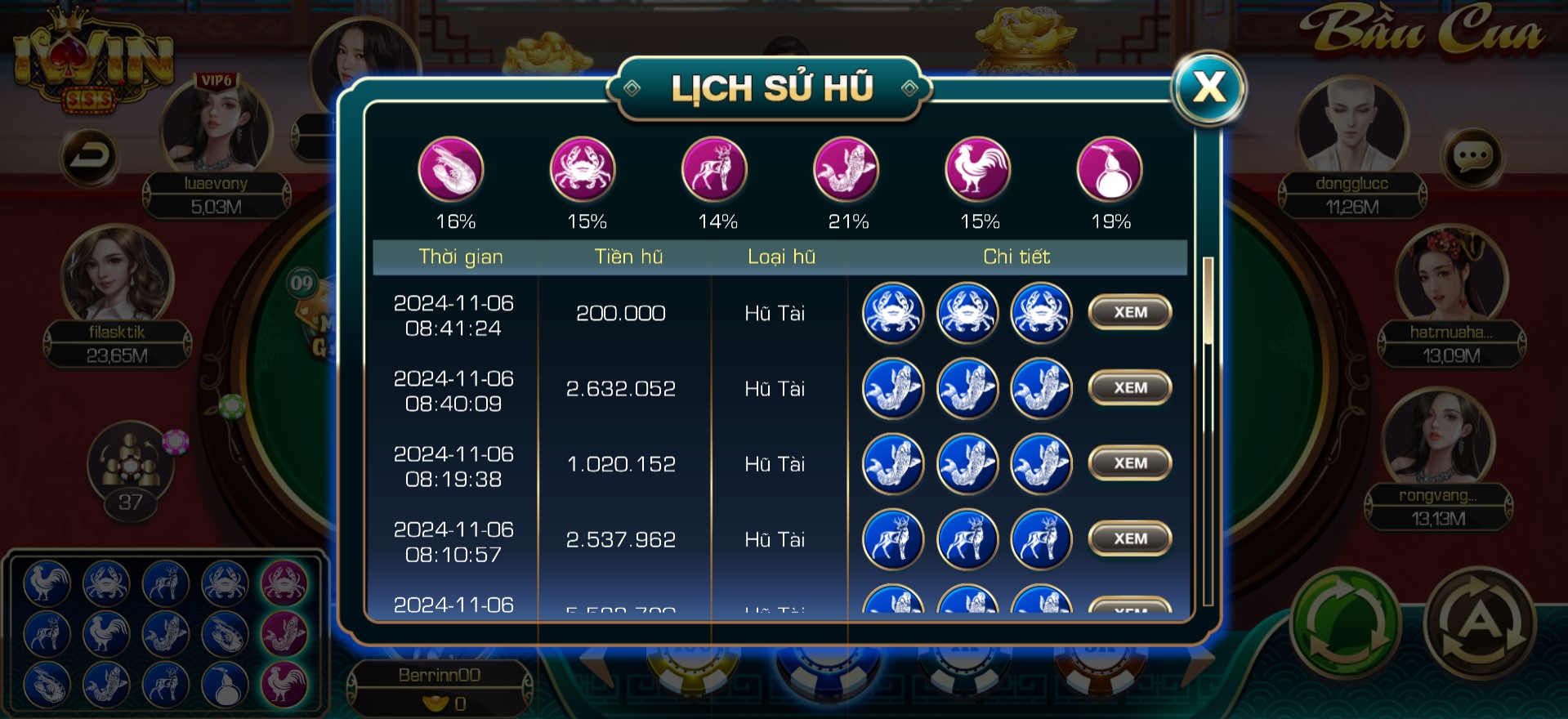Image resolution: width=1568 pixels, height=719 pixels.
Task: Activate the auto bet A button
Action: [1480, 627]
